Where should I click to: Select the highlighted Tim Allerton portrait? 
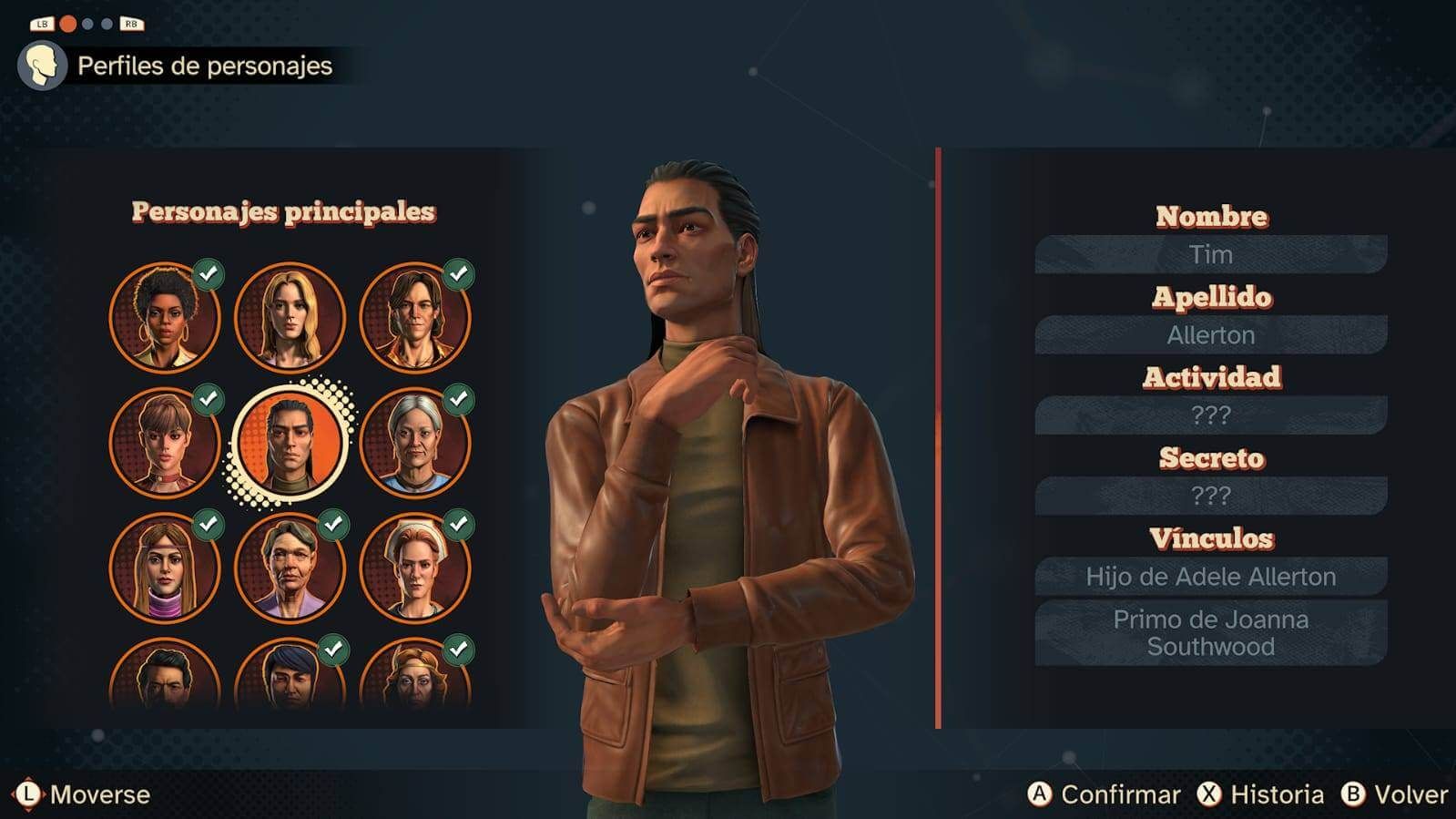click(290, 444)
